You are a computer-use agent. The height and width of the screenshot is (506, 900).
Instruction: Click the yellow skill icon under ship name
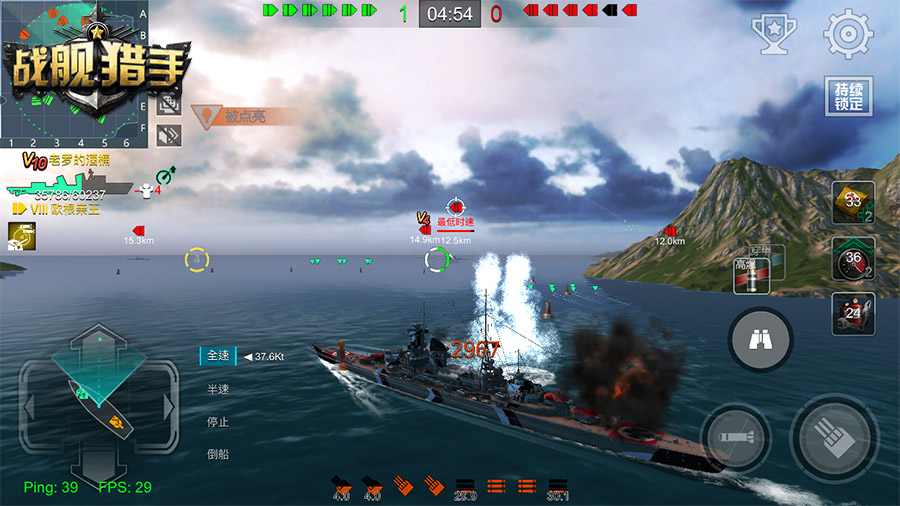click(x=17, y=234)
